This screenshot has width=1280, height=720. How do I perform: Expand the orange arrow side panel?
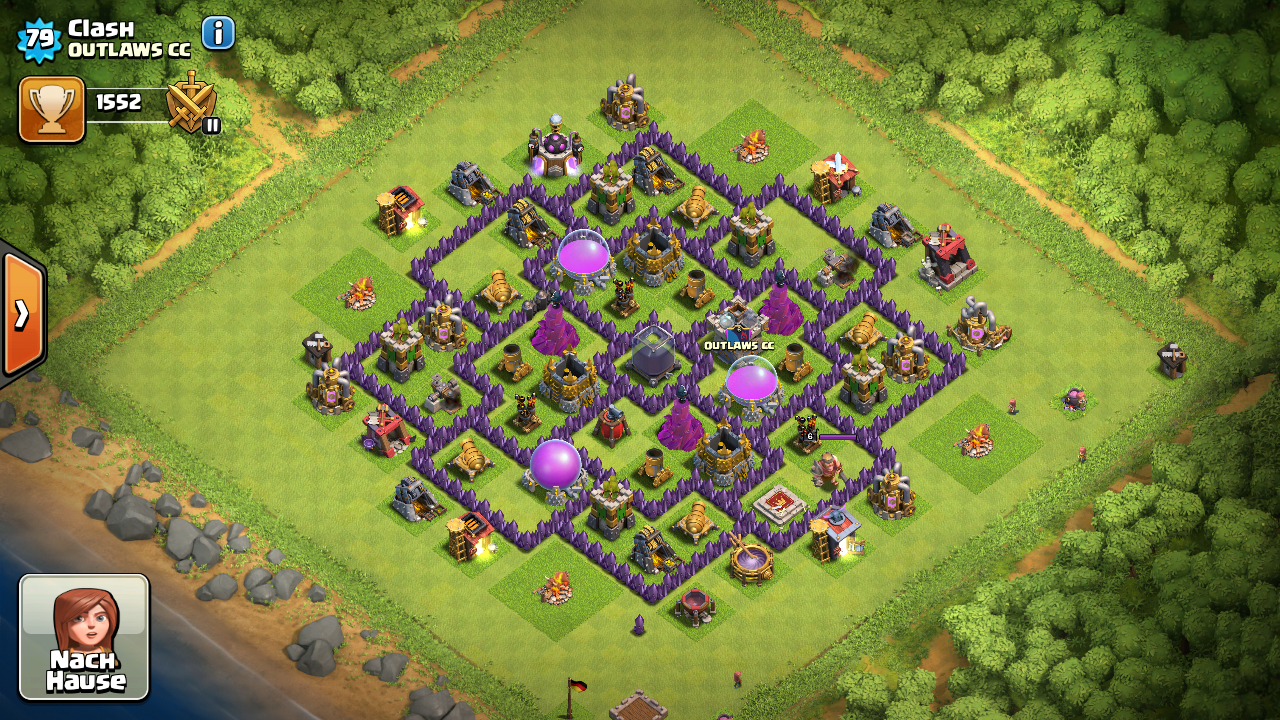pyautogui.click(x=21, y=313)
